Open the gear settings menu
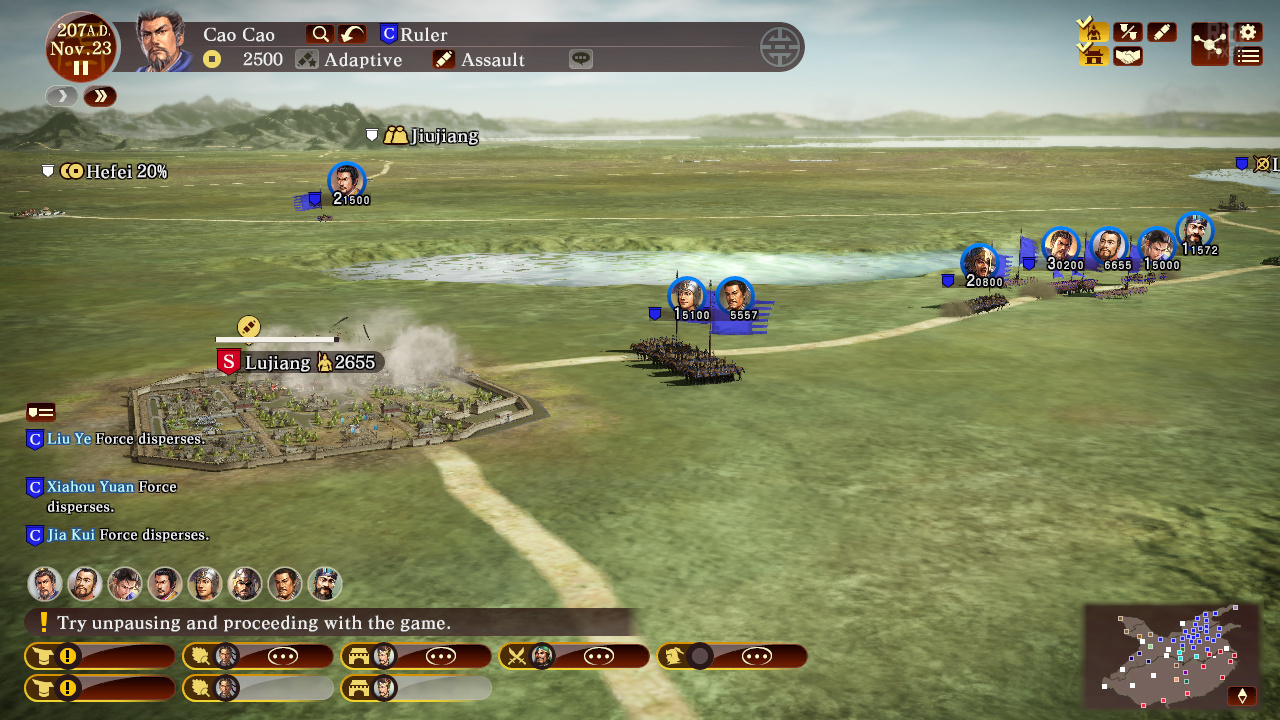The height and width of the screenshot is (720, 1280). pos(1248,32)
